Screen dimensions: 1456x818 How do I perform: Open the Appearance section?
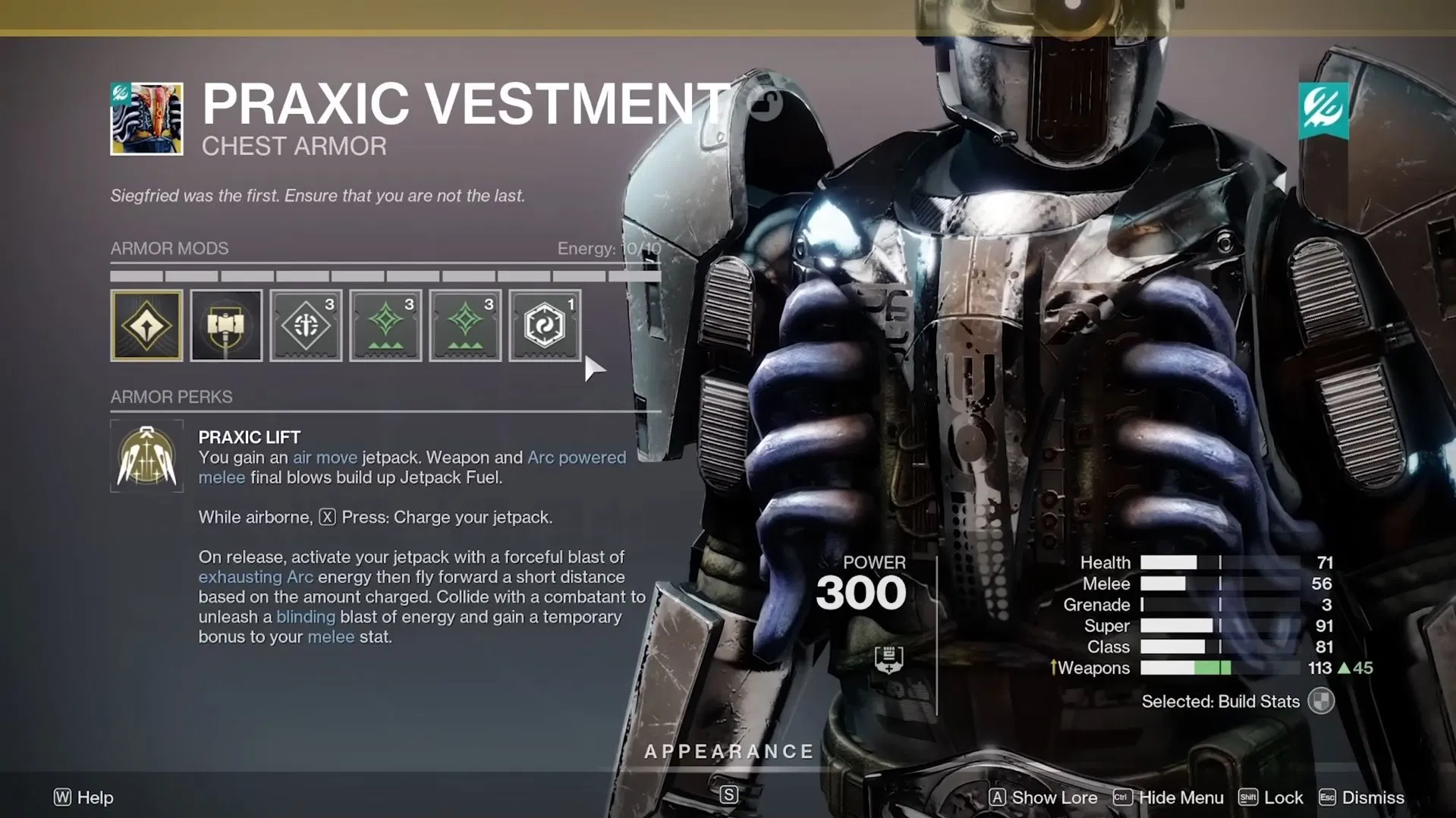(x=728, y=751)
